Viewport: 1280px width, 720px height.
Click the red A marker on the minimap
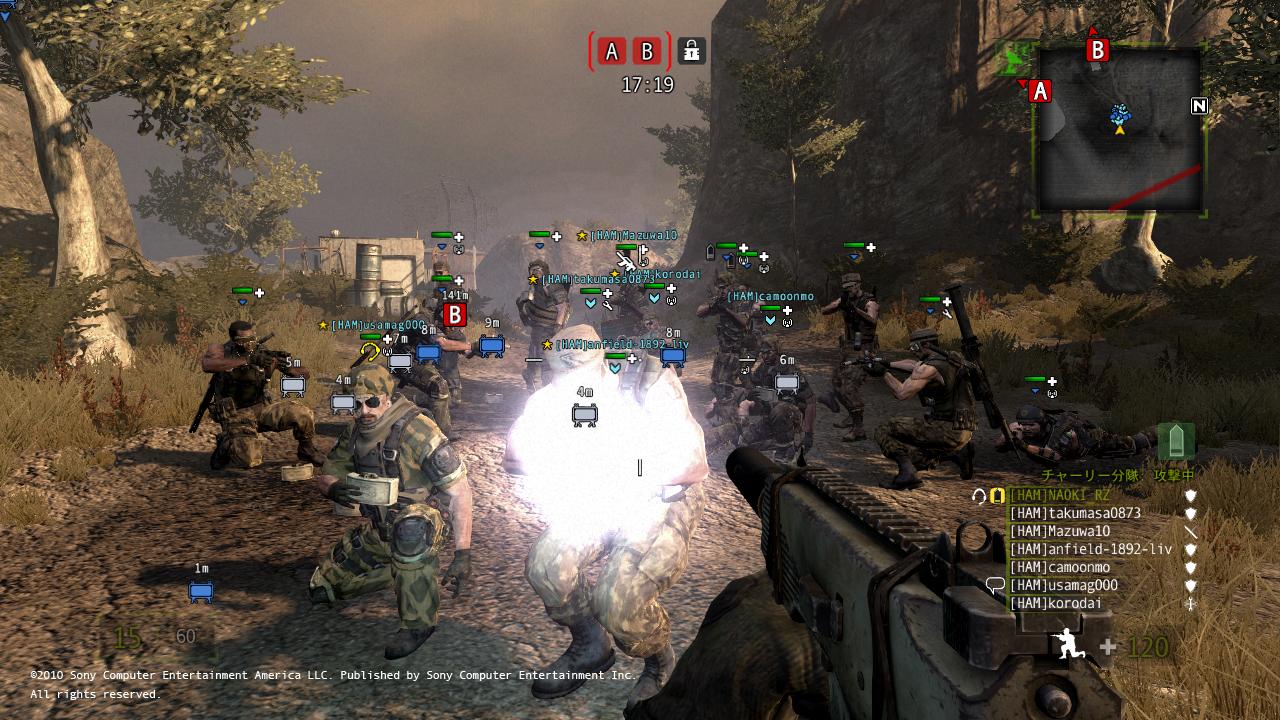coord(1040,92)
